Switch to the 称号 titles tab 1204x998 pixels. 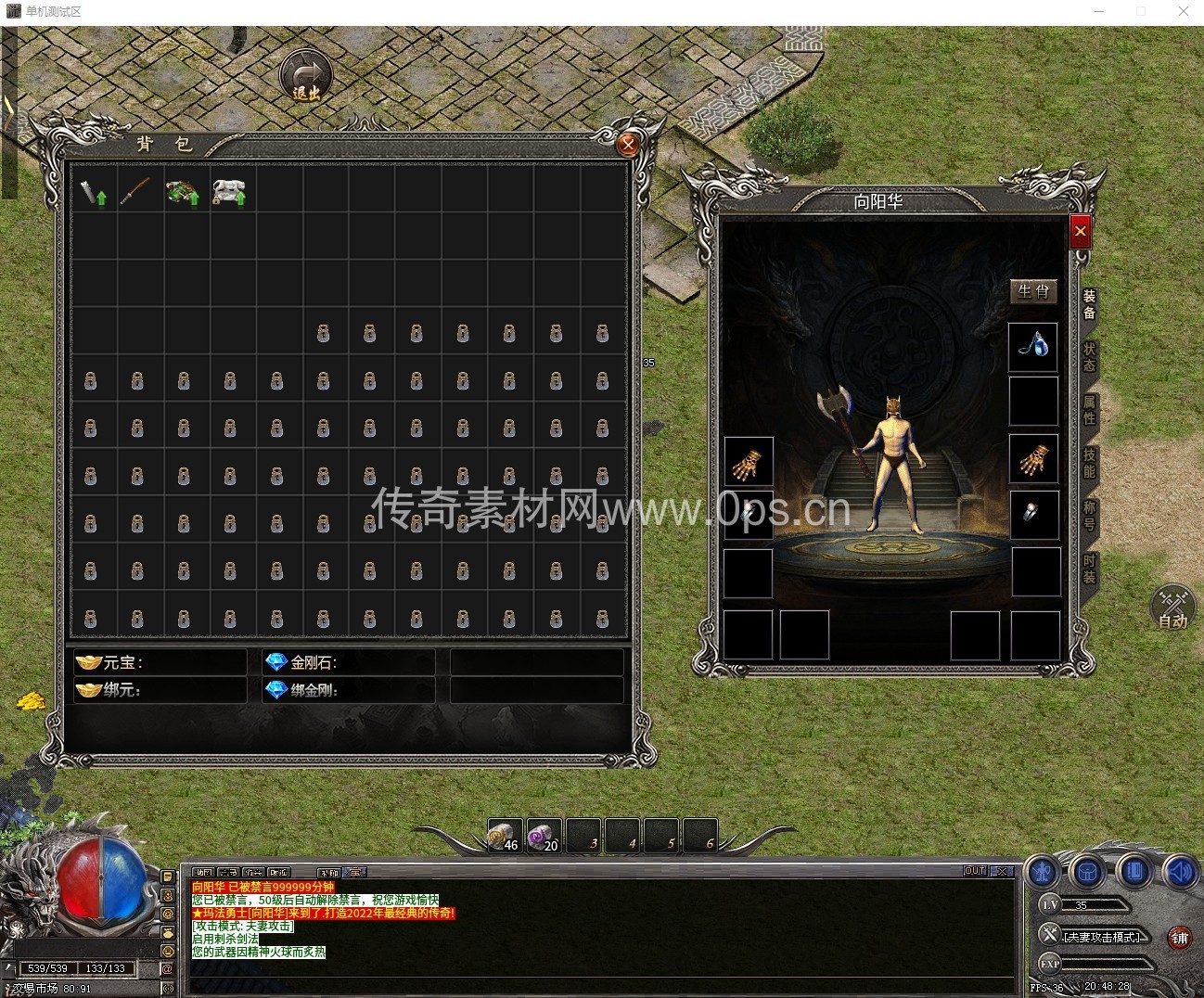click(x=1090, y=516)
